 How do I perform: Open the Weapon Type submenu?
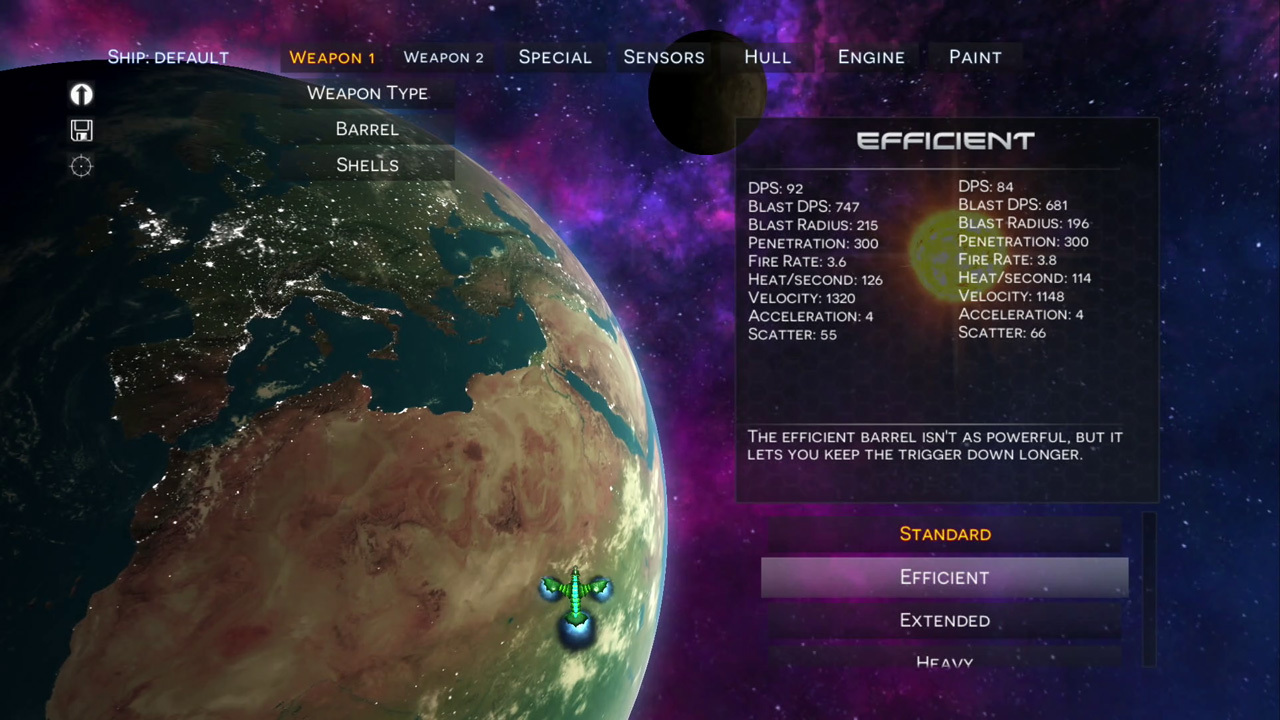tap(367, 92)
